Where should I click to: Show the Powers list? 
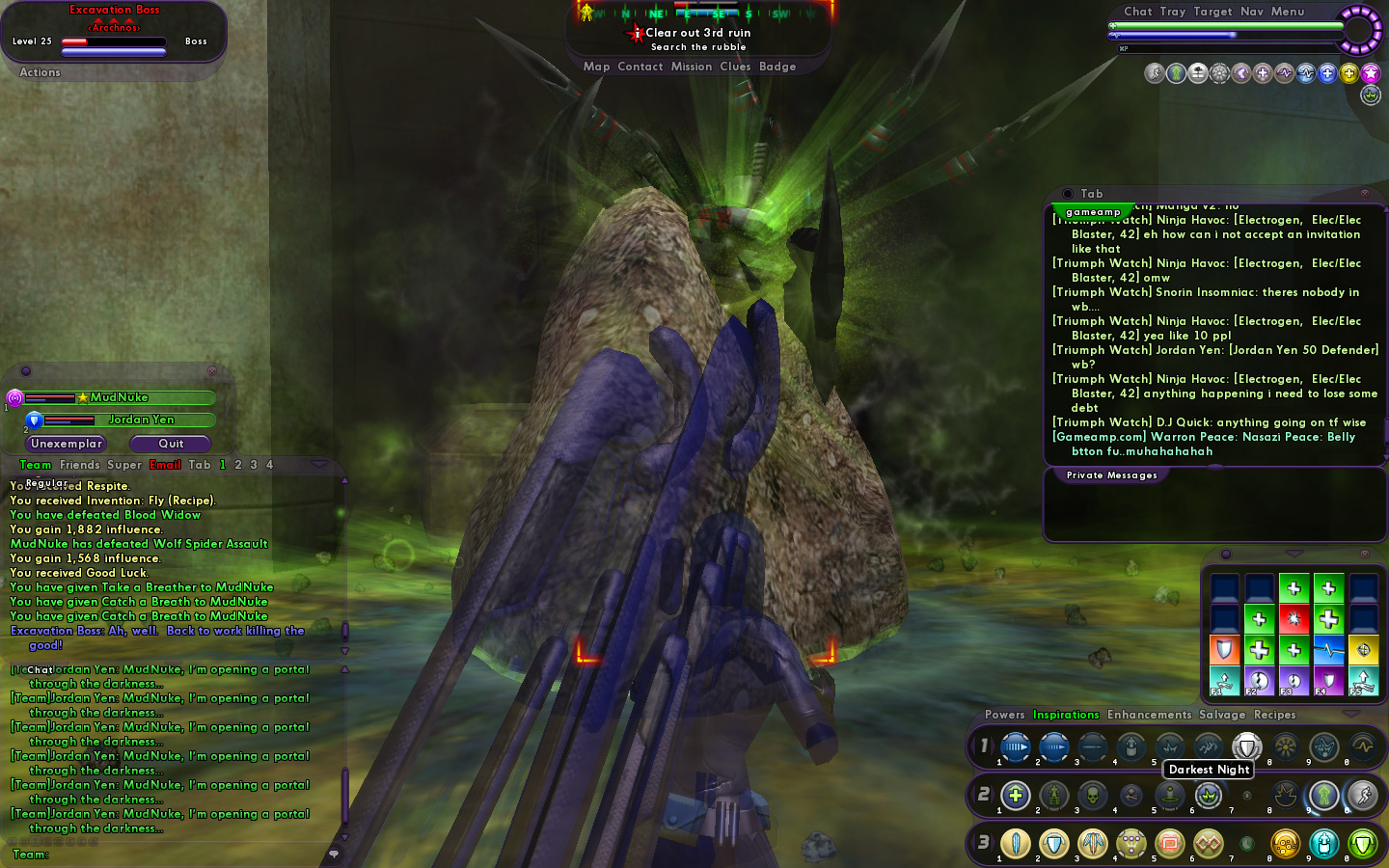tap(1004, 715)
